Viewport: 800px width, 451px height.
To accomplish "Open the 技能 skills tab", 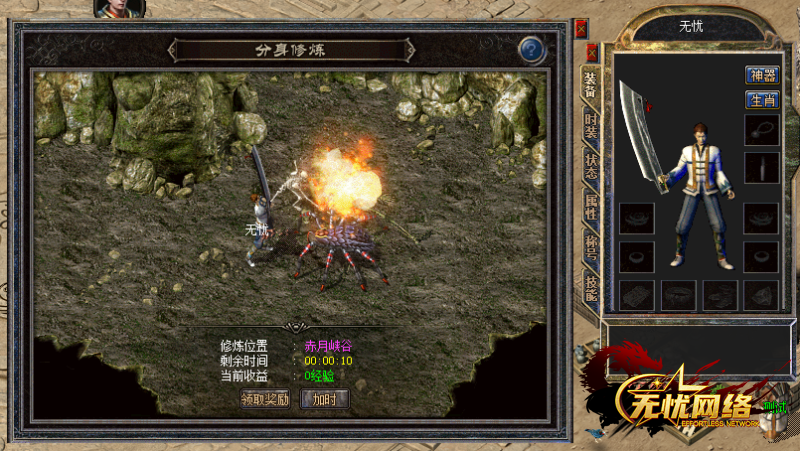I will [591, 288].
